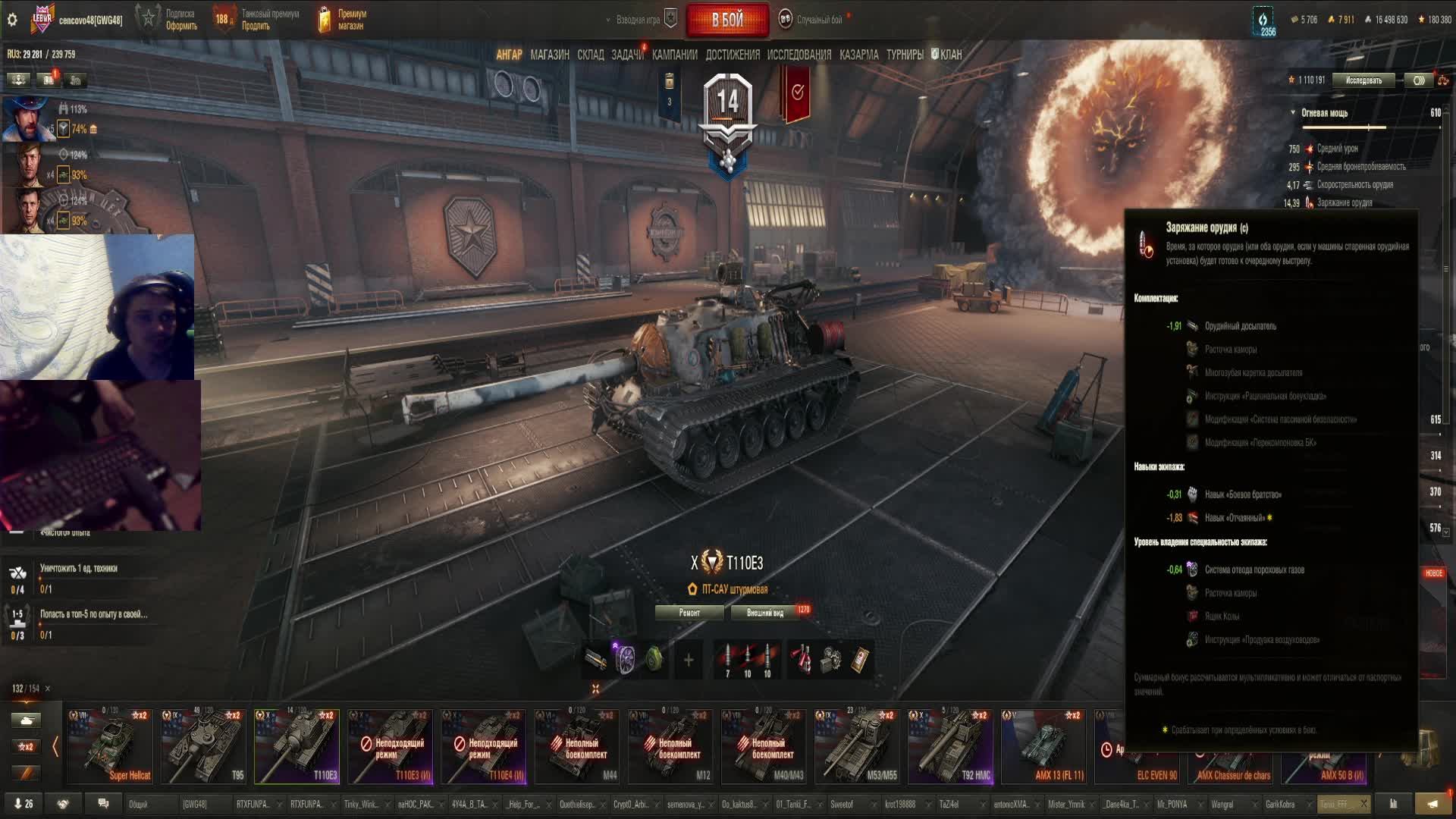
Task: Open the МАГАЗИН tab
Action: [550, 55]
